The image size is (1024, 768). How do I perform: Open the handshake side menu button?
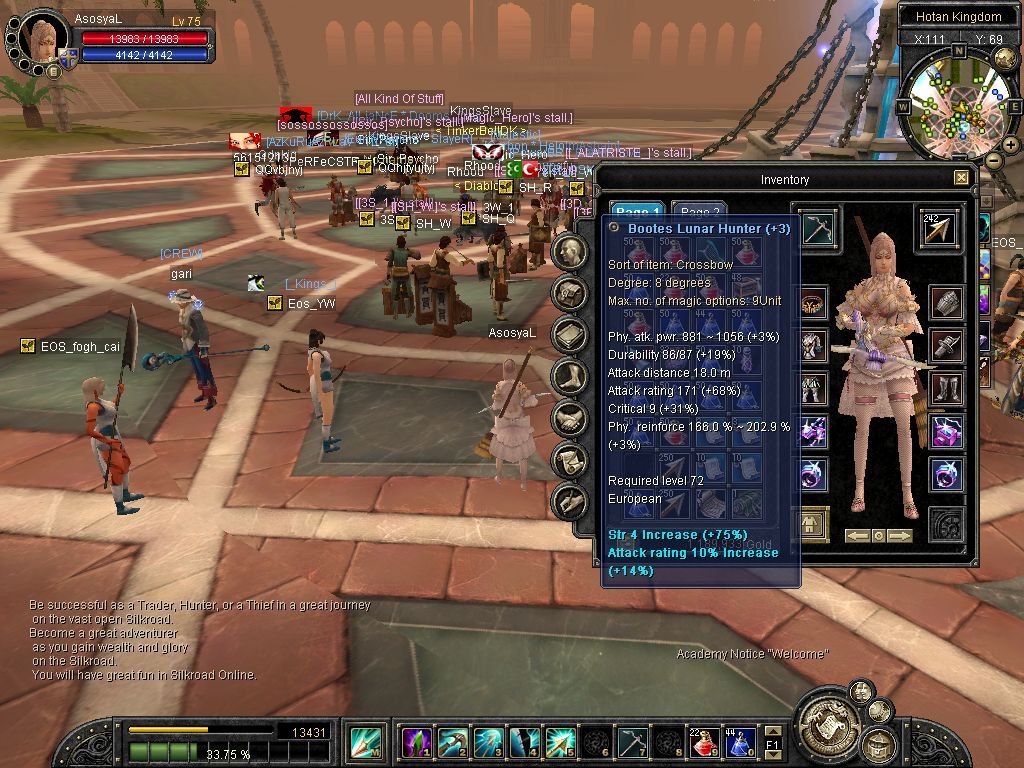click(x=570, y=419)
